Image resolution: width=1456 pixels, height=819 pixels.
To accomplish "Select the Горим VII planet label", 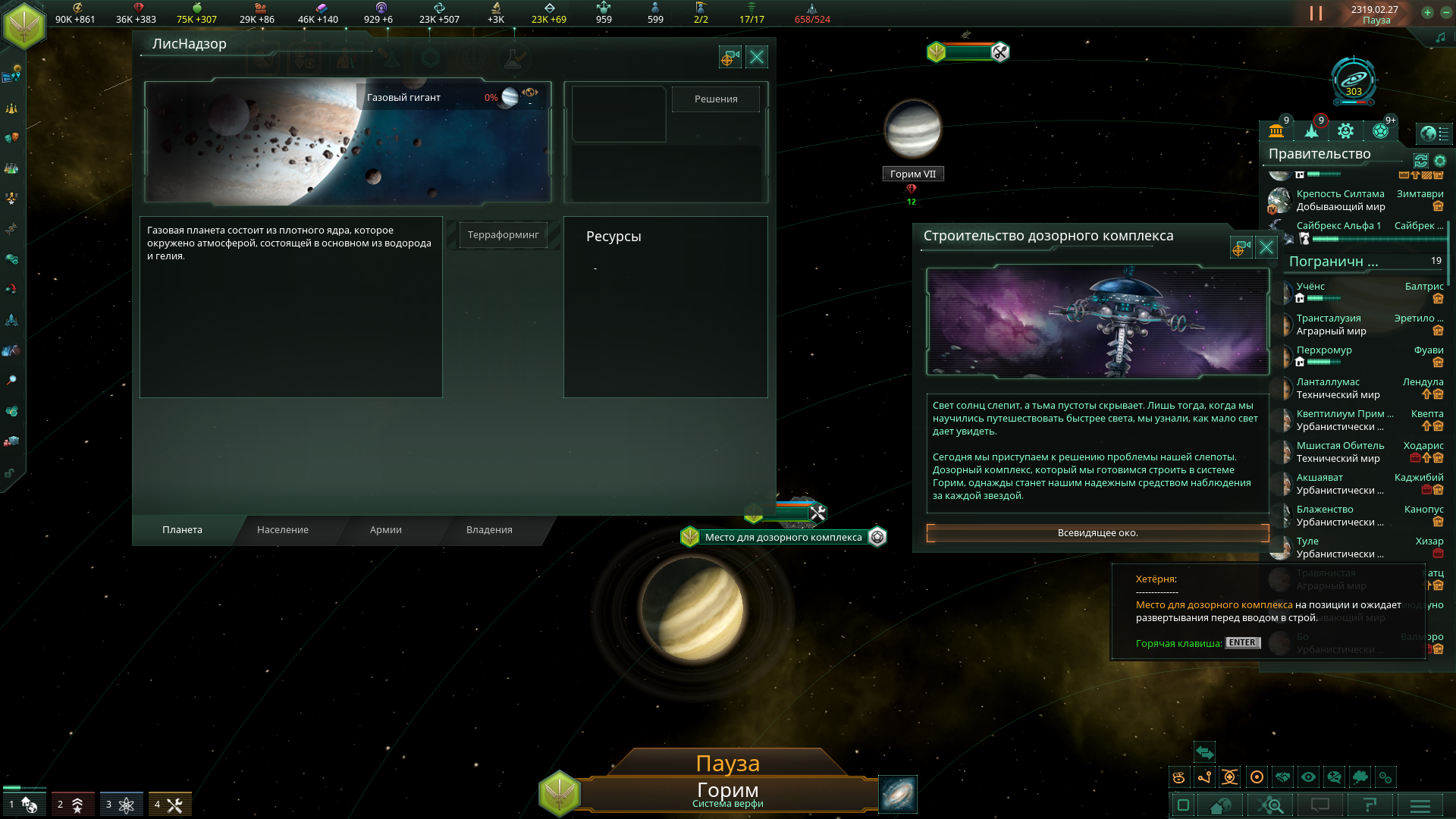I will pos(912,174).
